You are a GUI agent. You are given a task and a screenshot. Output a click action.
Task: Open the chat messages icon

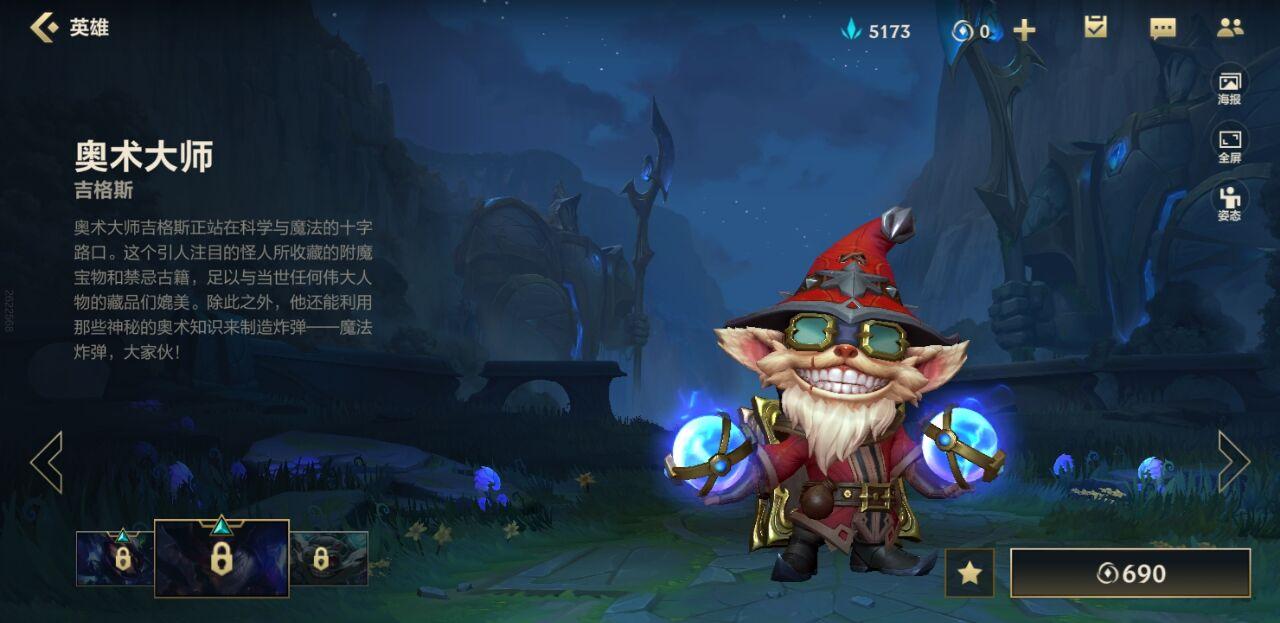click(x=1163, y=28)
